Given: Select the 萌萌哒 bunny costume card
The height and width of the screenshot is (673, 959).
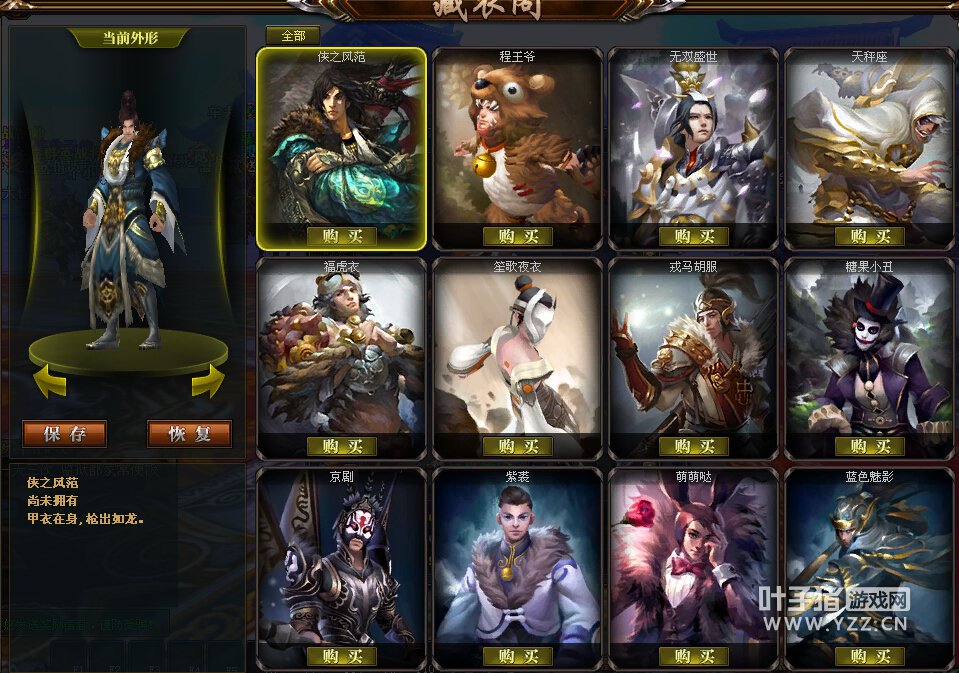Looking at the screenshot, I should [693, 560].
